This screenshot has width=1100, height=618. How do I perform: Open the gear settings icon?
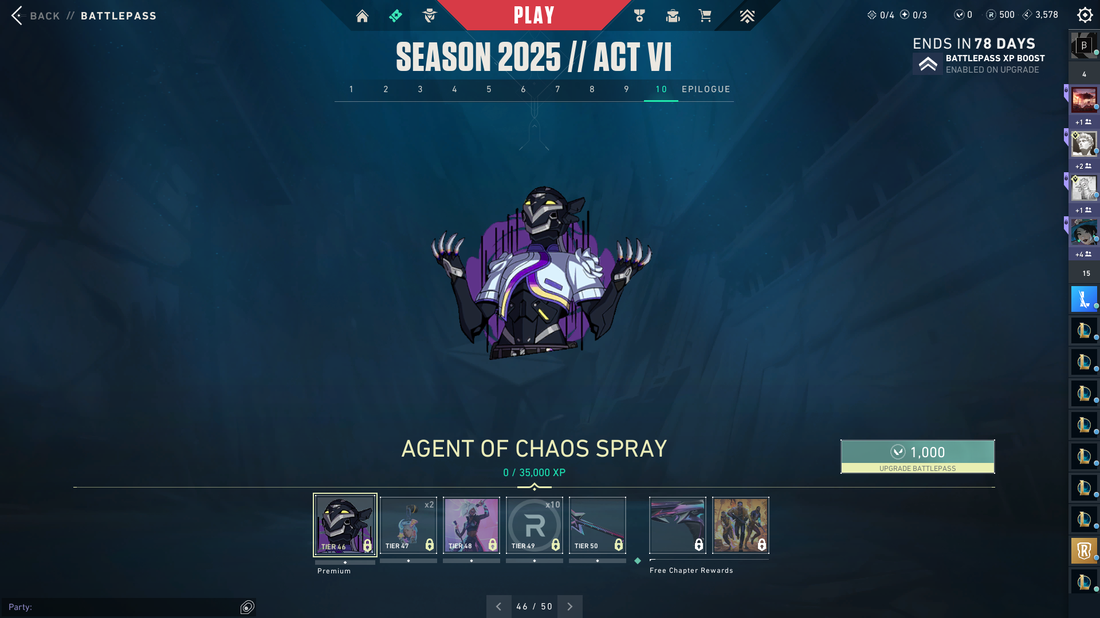tap(1085, 15)
